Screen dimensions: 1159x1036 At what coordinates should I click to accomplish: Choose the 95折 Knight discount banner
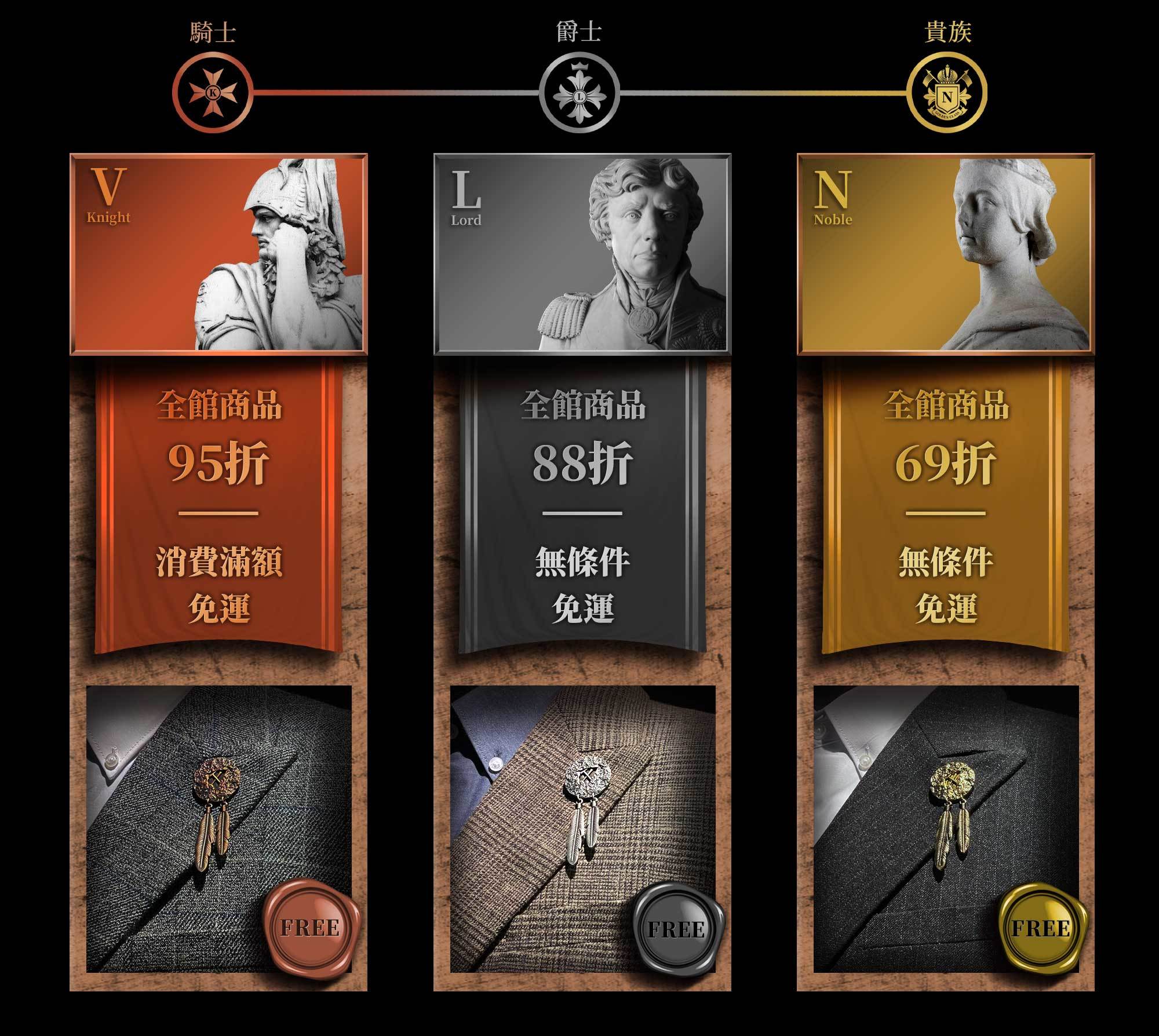[218, 504]
